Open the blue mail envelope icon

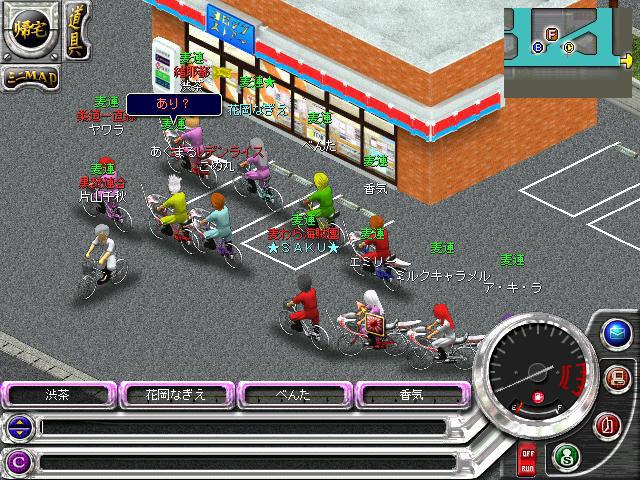(617, 333)
